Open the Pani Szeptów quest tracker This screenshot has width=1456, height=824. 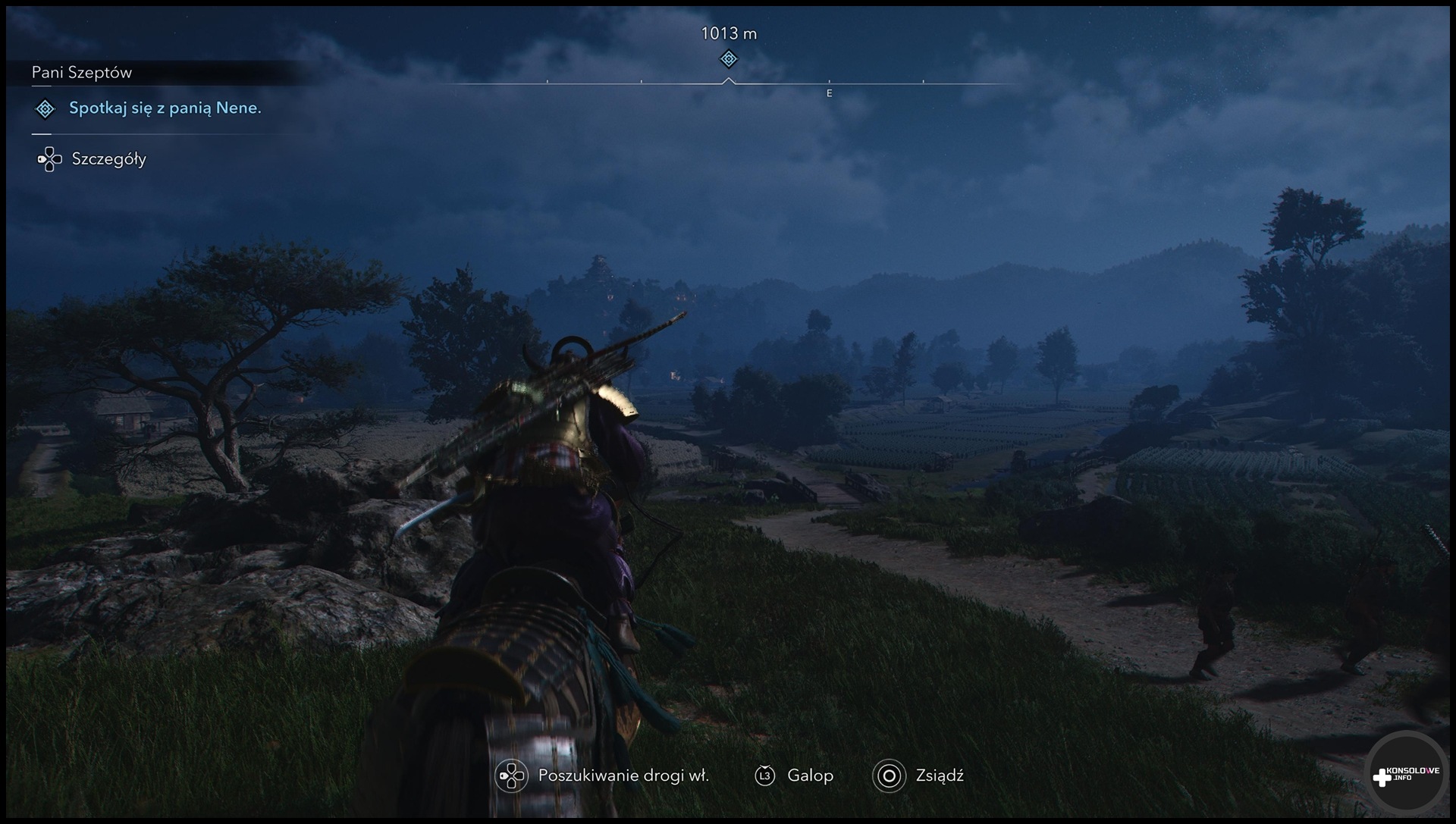82,73
